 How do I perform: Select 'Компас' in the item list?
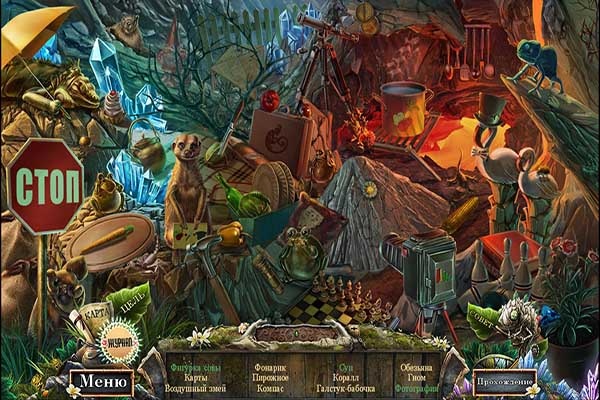[x=270, y=388]
